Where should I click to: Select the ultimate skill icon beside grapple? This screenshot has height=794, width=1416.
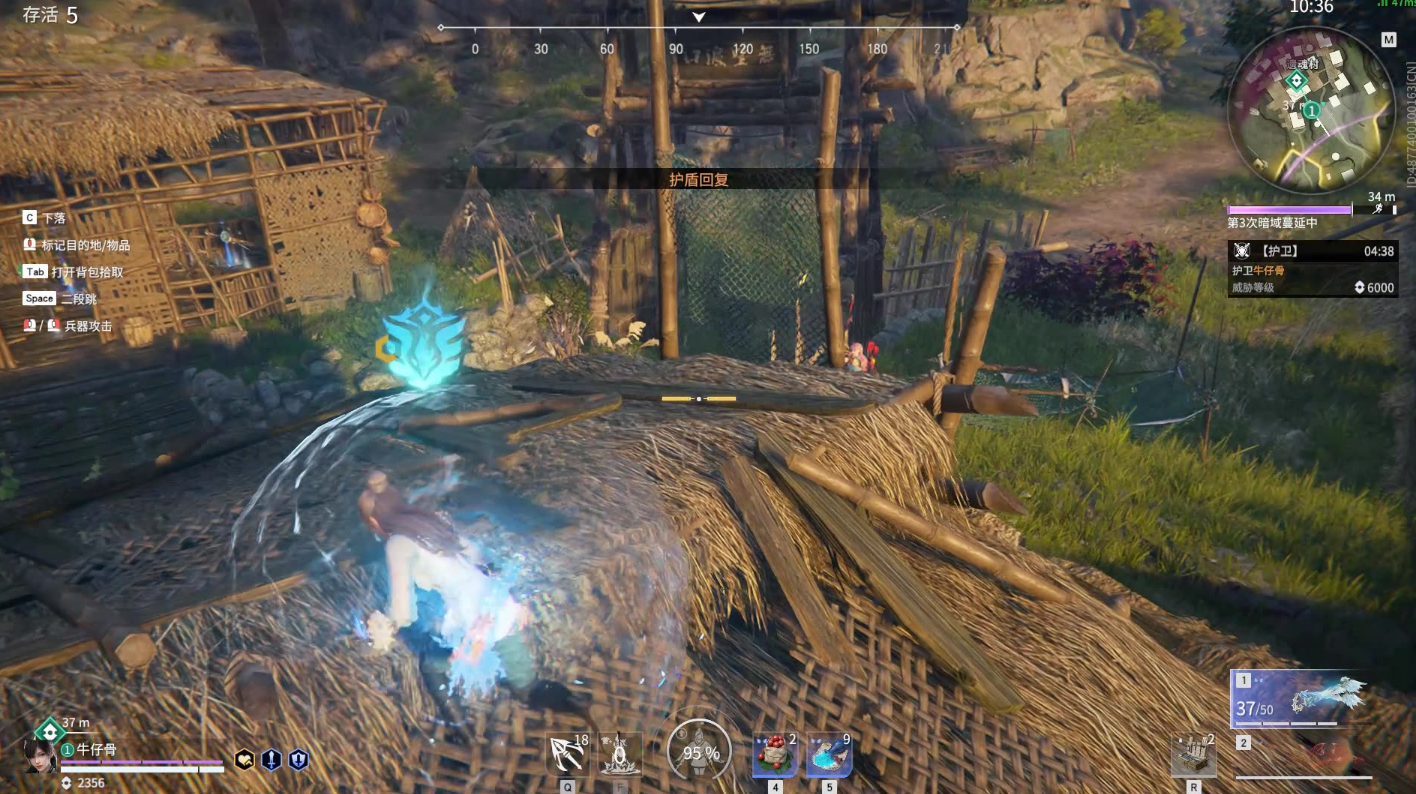point(620,754)
